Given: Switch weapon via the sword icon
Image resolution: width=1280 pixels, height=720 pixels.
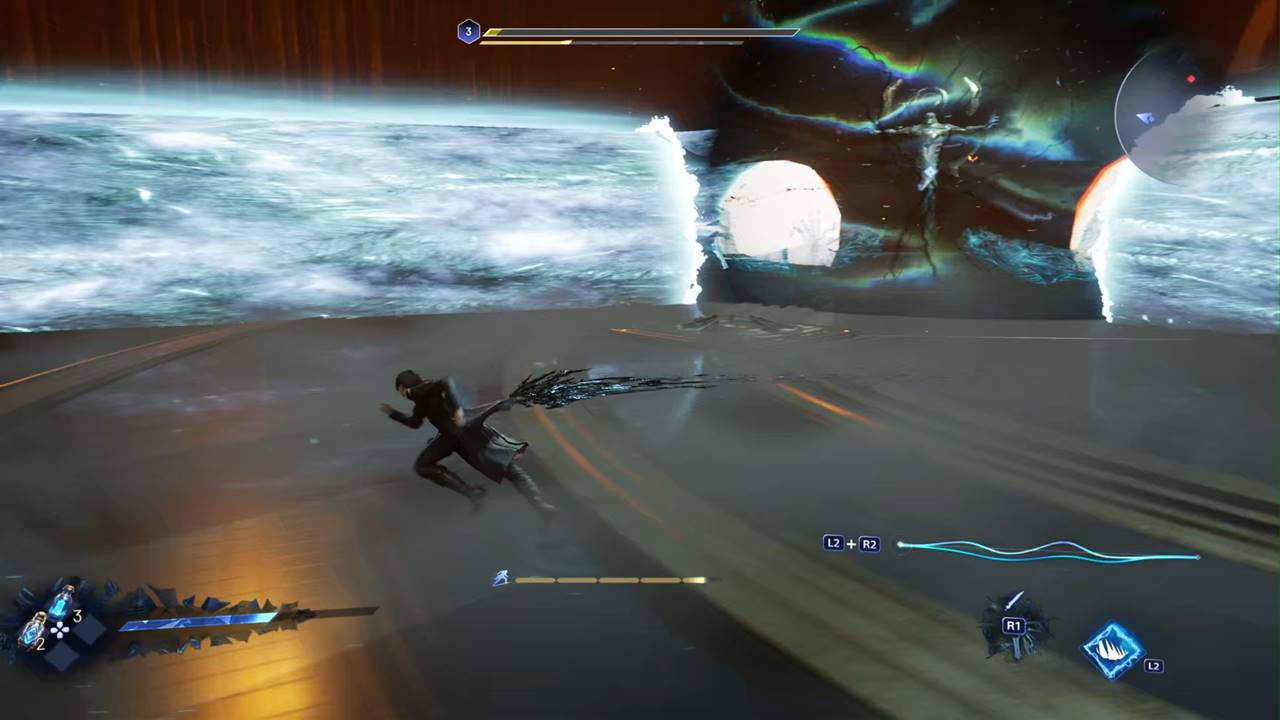Looking at the screenshot, I should (x=1014, y=627).
